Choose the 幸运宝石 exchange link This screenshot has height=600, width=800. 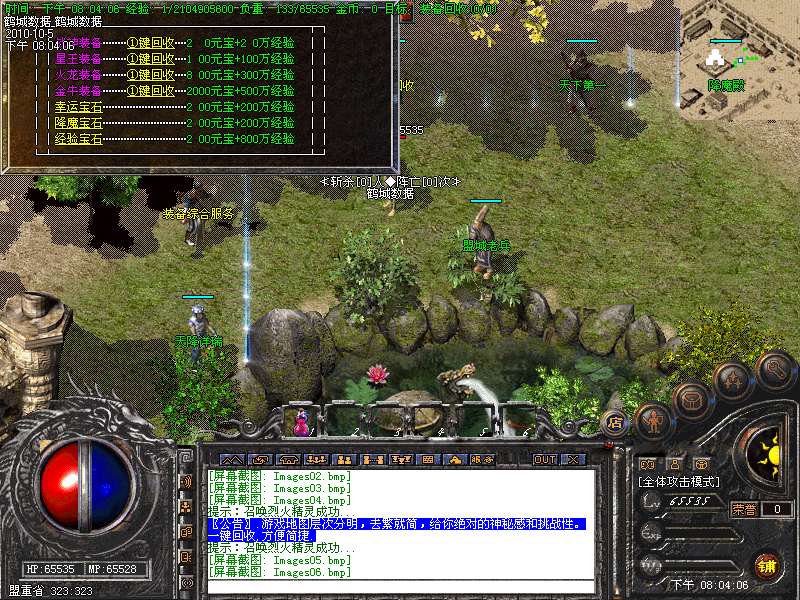[78, 107]
